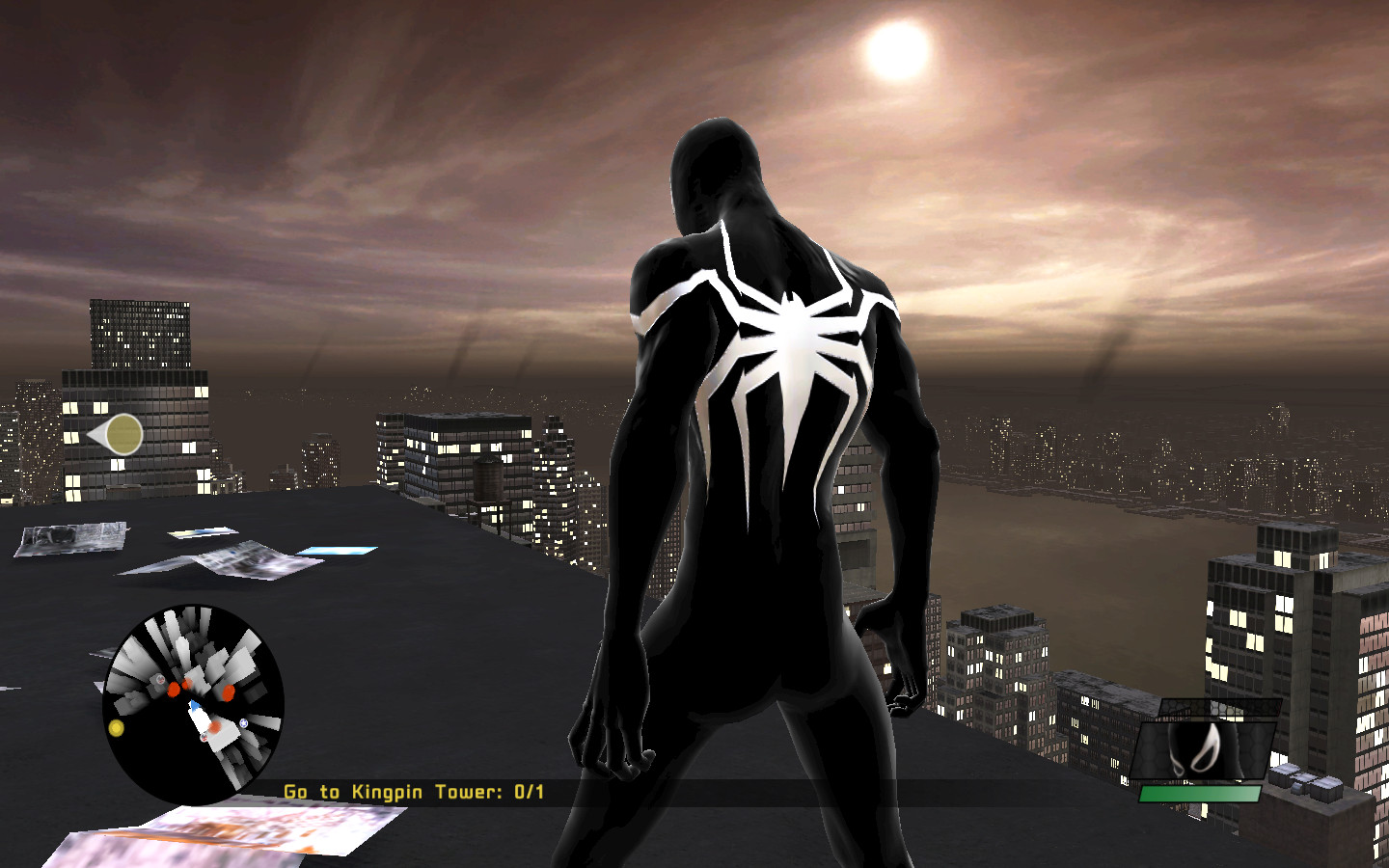Image resolution: width=1389 pixels, height=868 pixels.
Task: Click the rightmost red enemy blip on minimap
Action: pos(228,692)
